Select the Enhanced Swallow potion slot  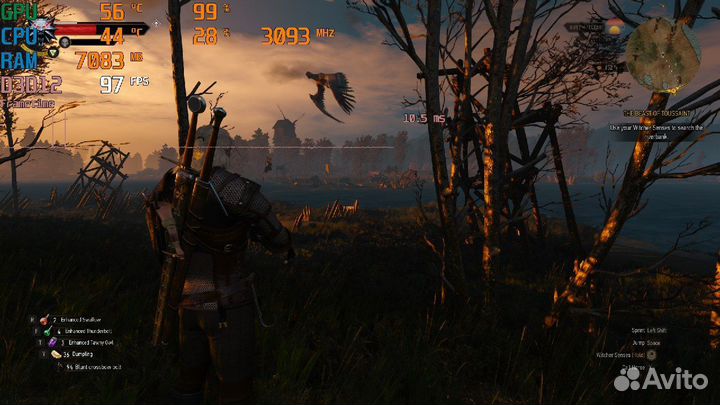tap(47, 319)
